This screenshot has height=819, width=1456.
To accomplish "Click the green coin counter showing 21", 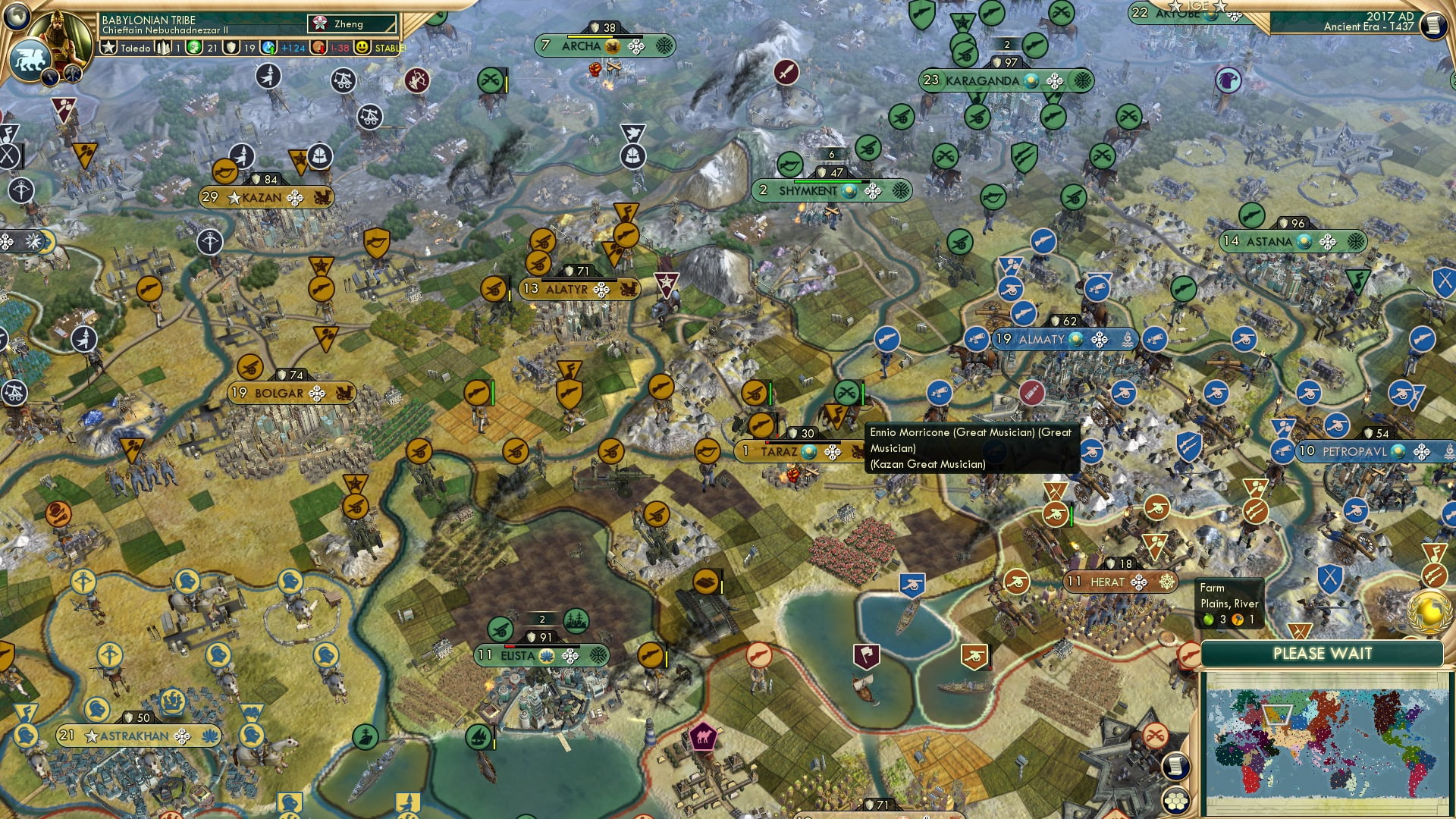I will click(x=195, y=48).
